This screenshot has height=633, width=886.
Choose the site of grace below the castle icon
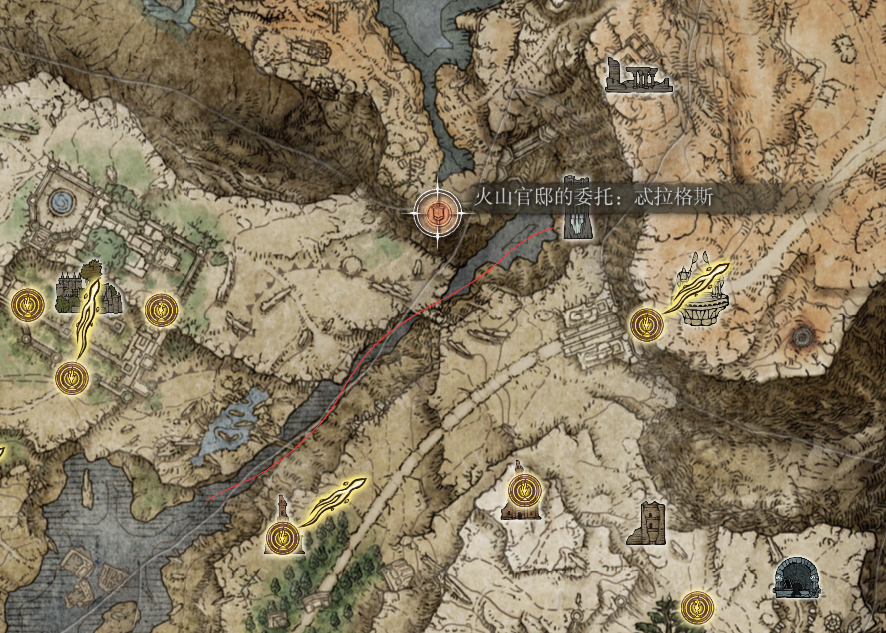pyautogui.click(x=72, y=377)
